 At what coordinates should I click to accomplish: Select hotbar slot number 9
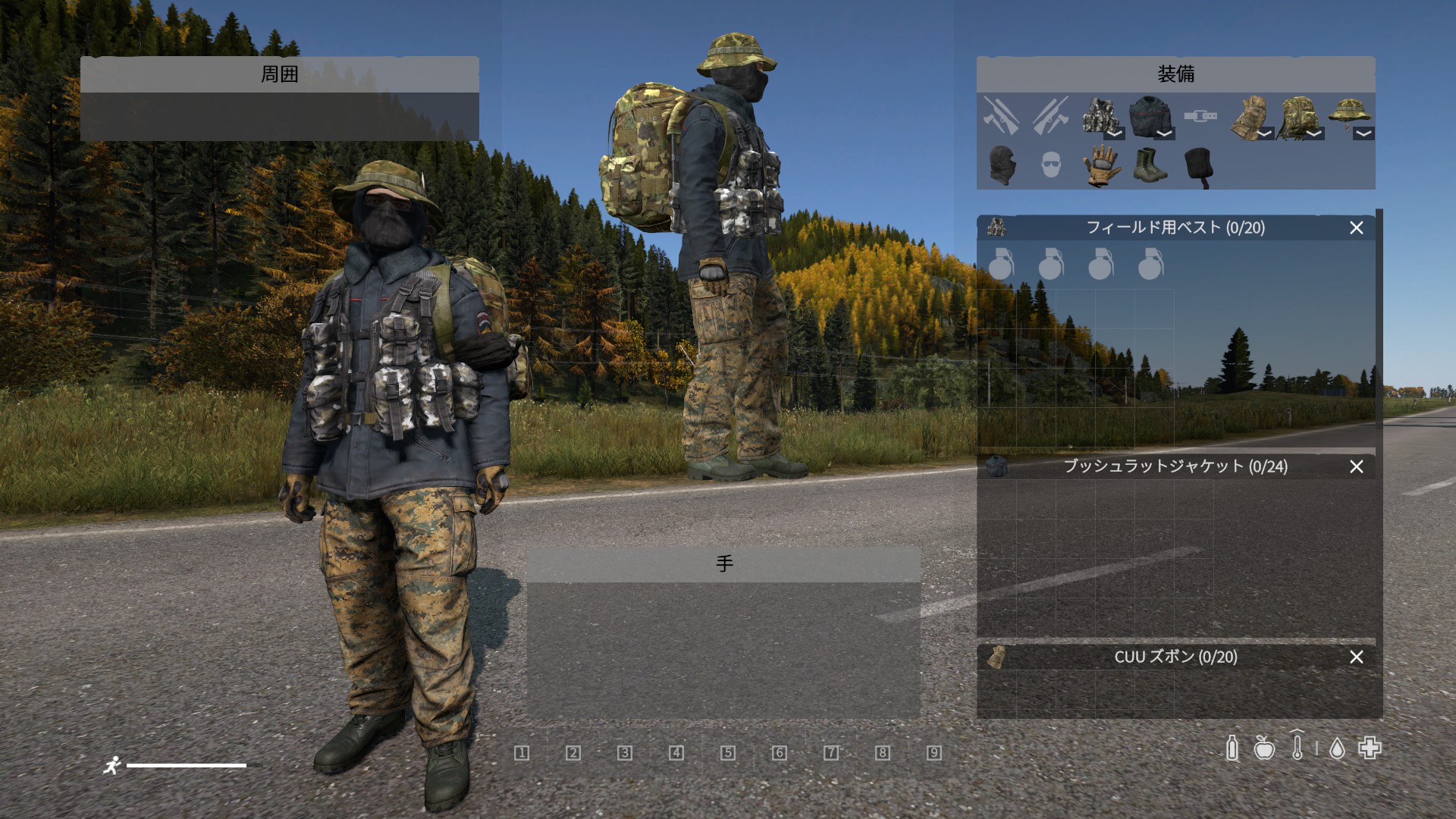[934, 752]
